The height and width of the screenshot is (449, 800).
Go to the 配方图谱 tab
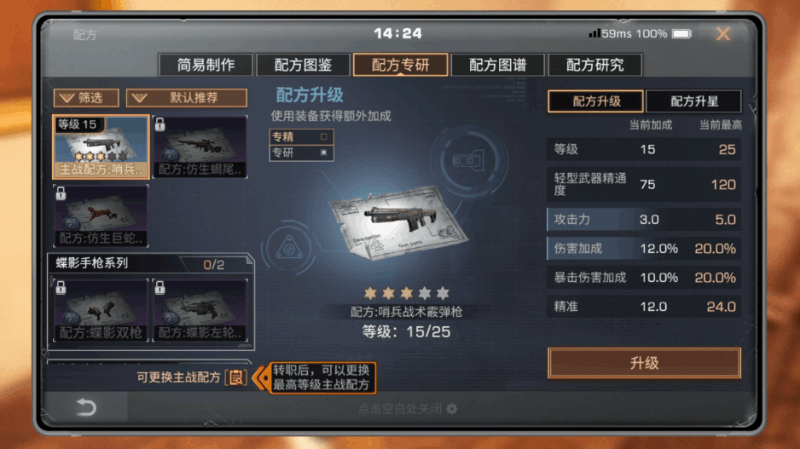497,66
